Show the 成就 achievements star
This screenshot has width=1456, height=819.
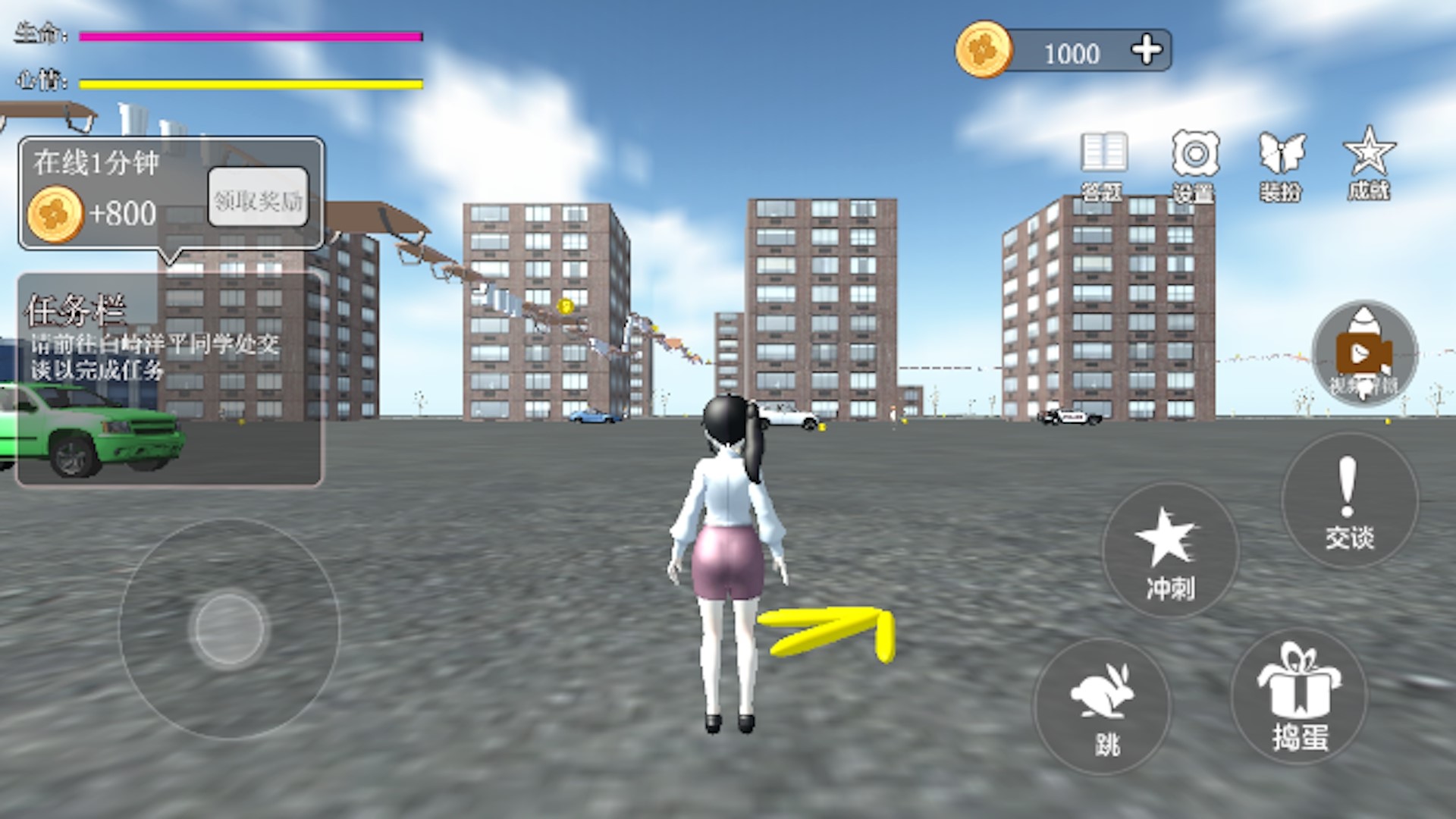tap(1369, 164)
